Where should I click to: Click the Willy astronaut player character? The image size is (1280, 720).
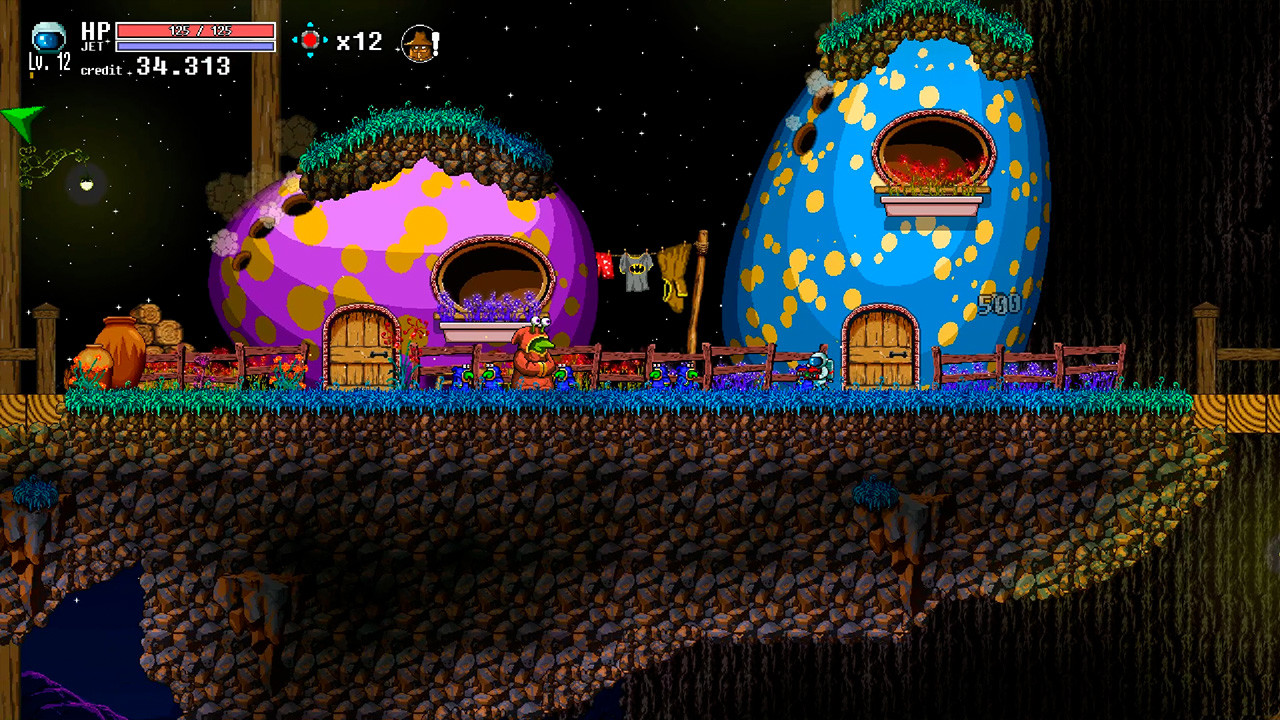pos(820,370)
